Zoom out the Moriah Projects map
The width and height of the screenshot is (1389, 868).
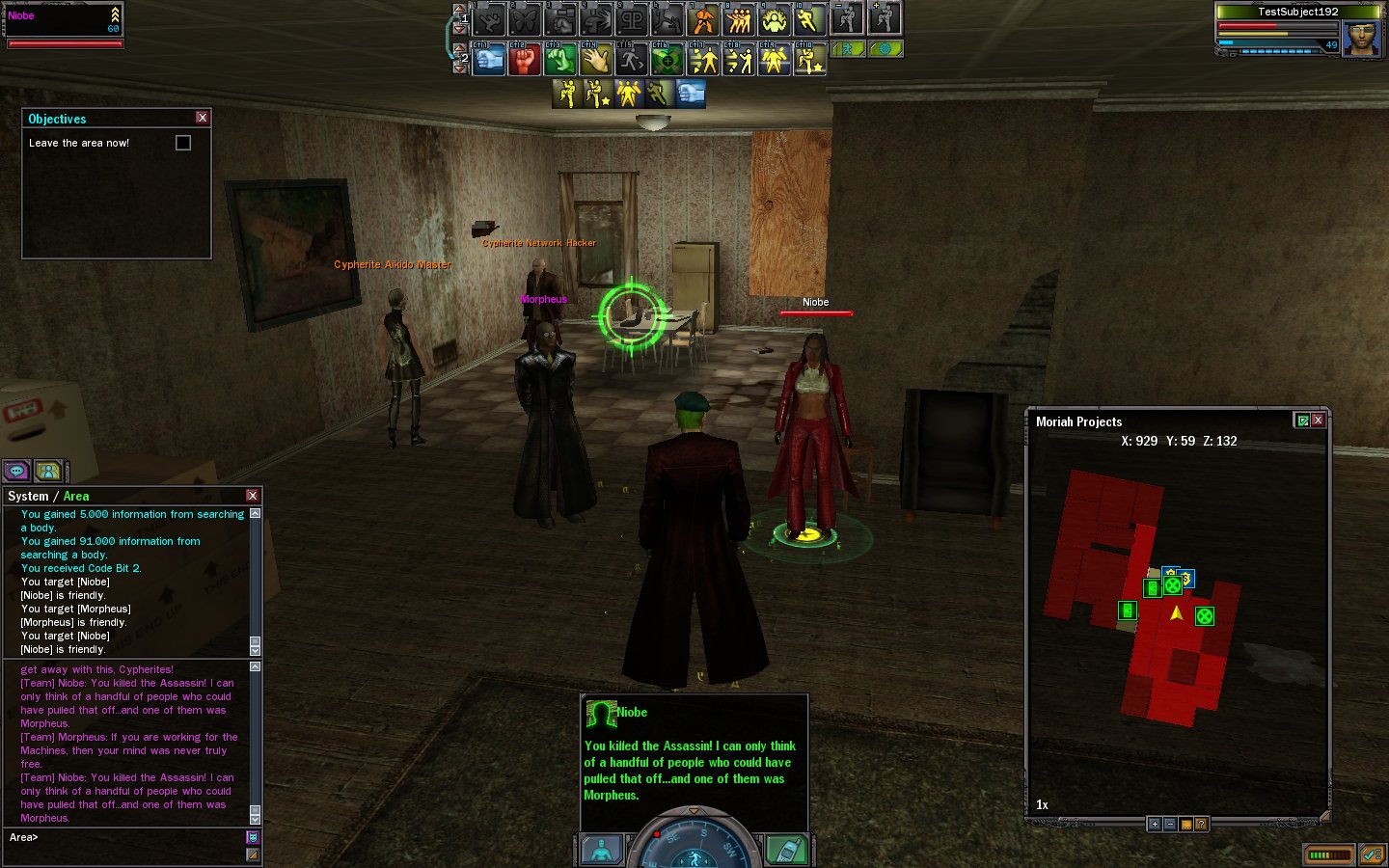[x=1170, y=824]
